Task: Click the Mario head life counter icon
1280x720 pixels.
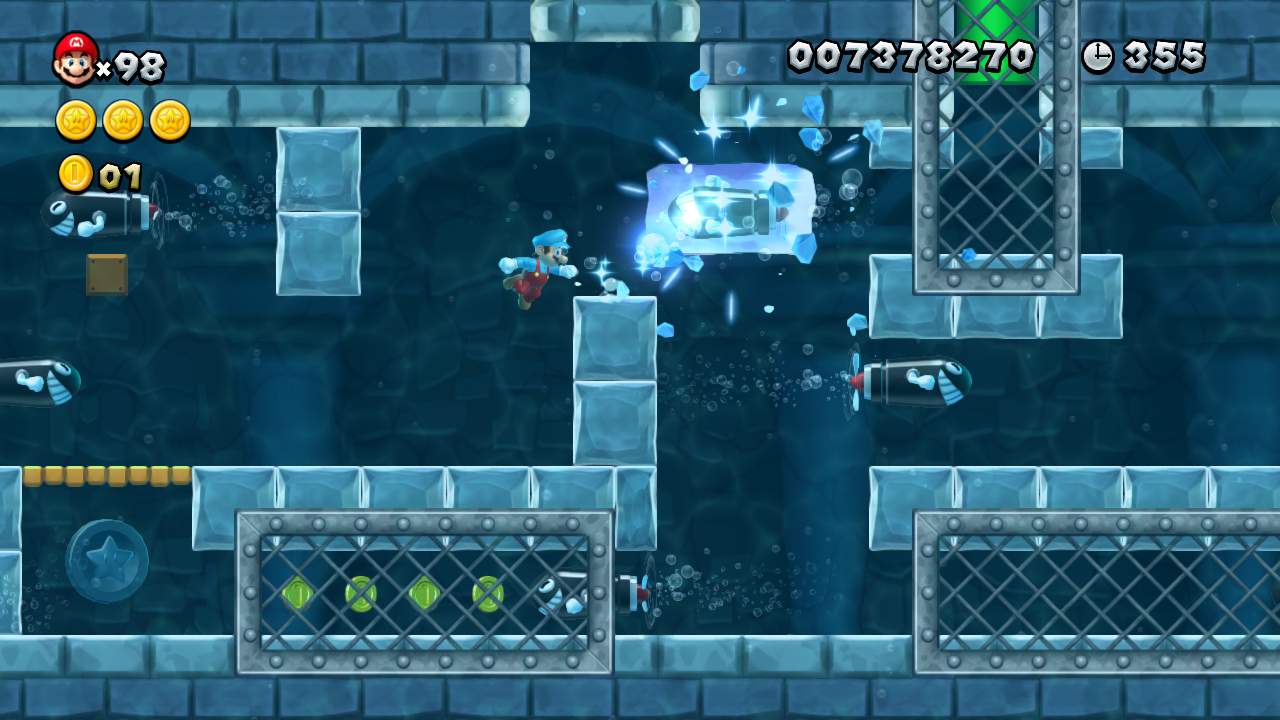Action: 75,57
